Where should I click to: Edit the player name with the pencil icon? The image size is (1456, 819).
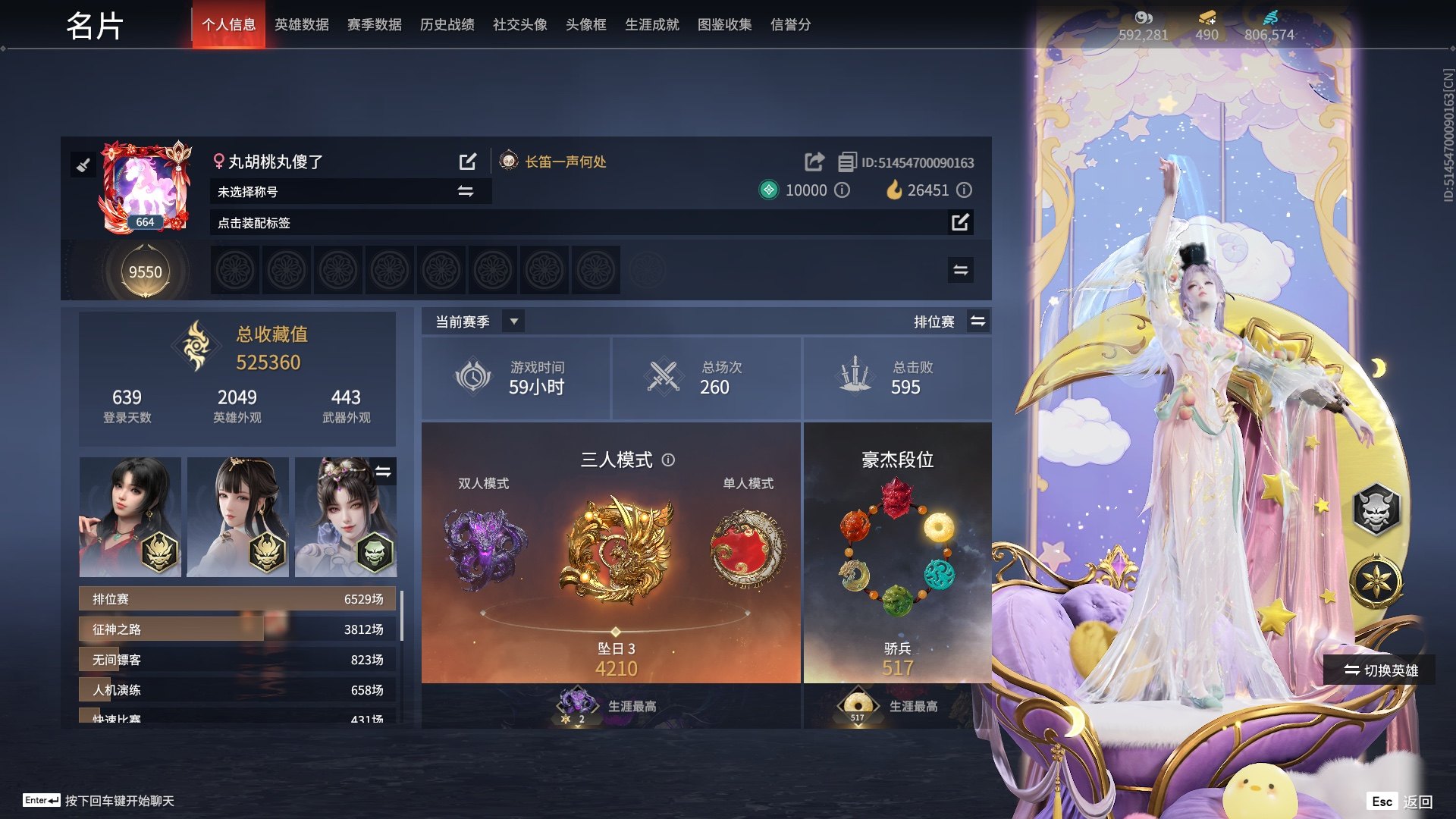[468, 162]
